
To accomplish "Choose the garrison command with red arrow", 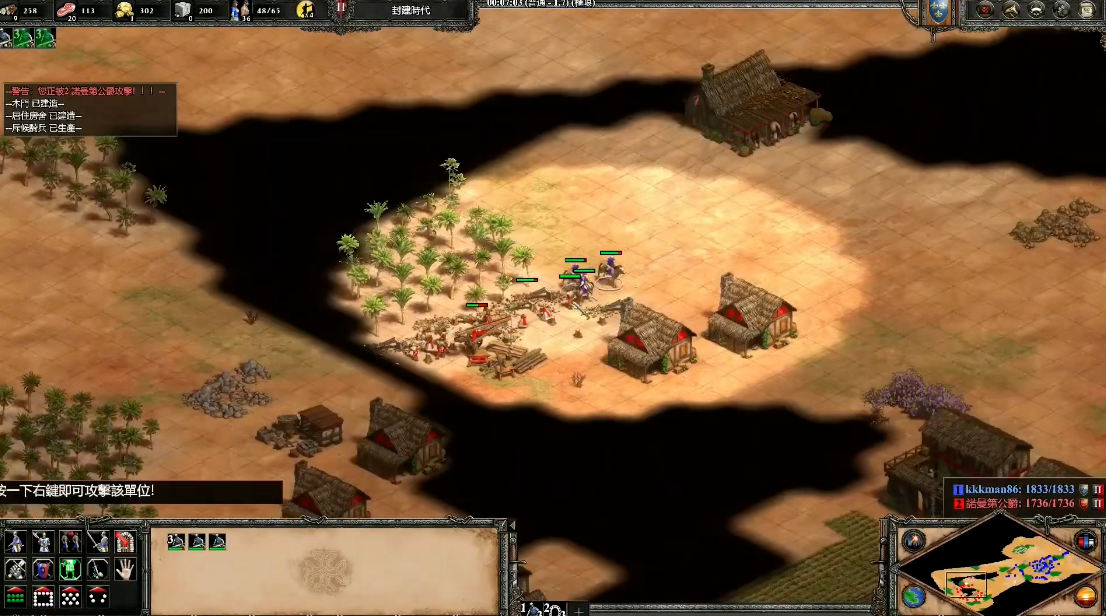I will [x=124, y=542].
